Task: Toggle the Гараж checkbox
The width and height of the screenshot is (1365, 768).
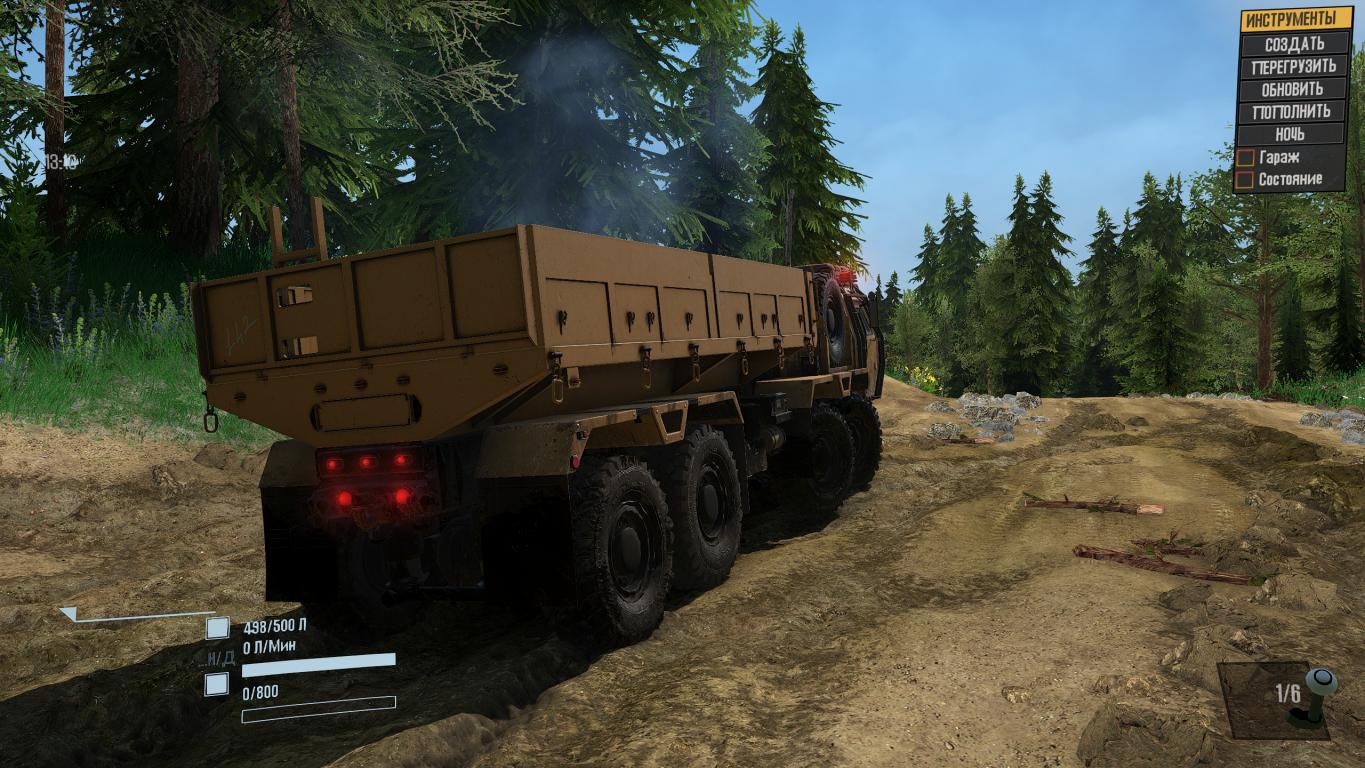Action: pos(1245,158)
